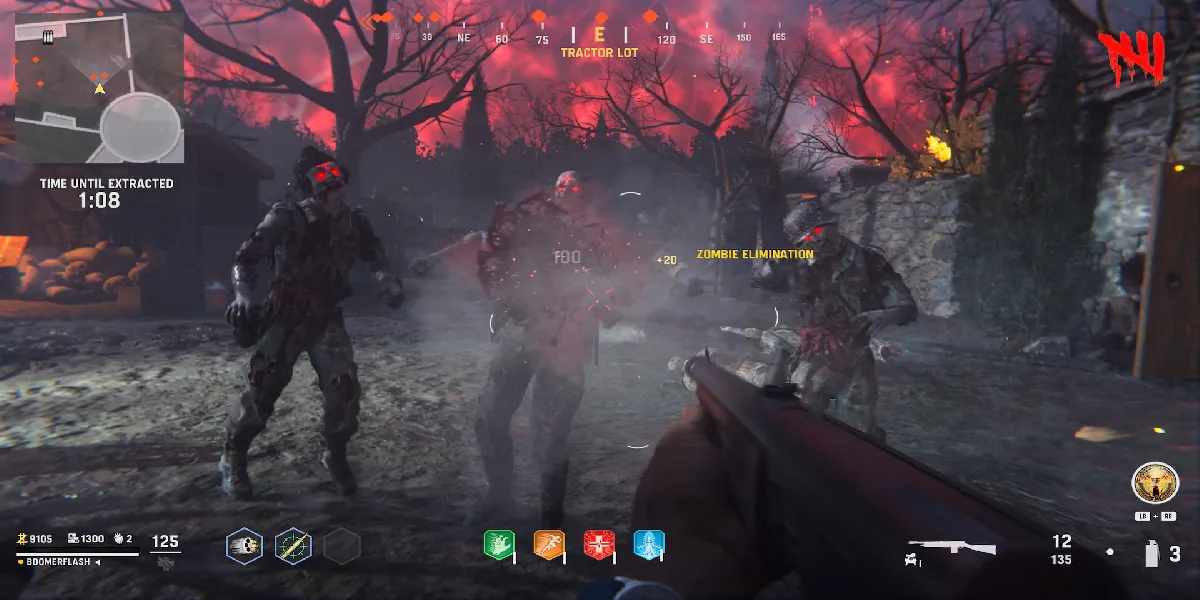Viewport: 1200px width, 600px height.
Task: Click the red tally round counter
Action: click(1131, 57)
